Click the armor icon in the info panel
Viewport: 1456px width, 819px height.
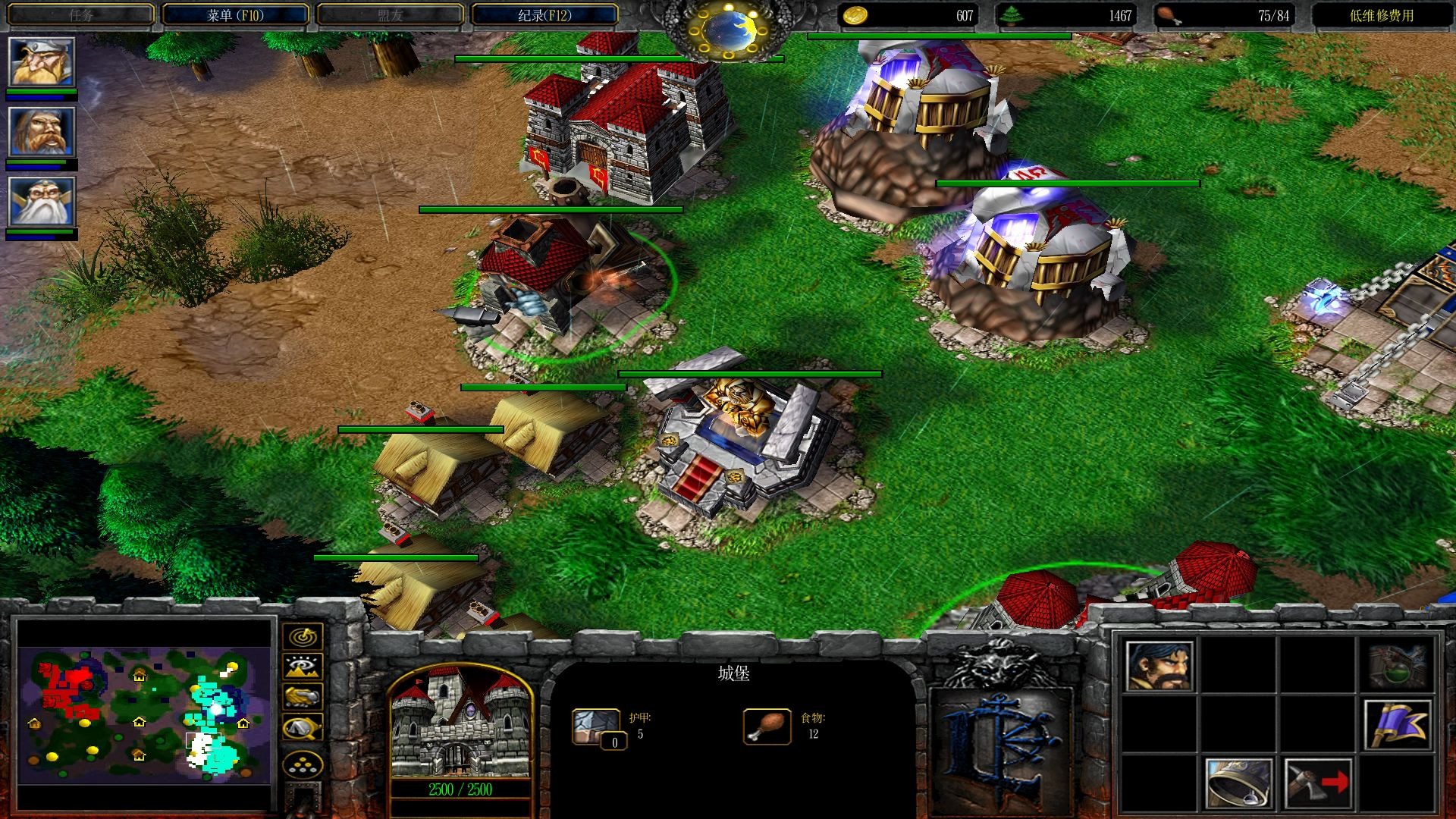click(x=596, y=726)
